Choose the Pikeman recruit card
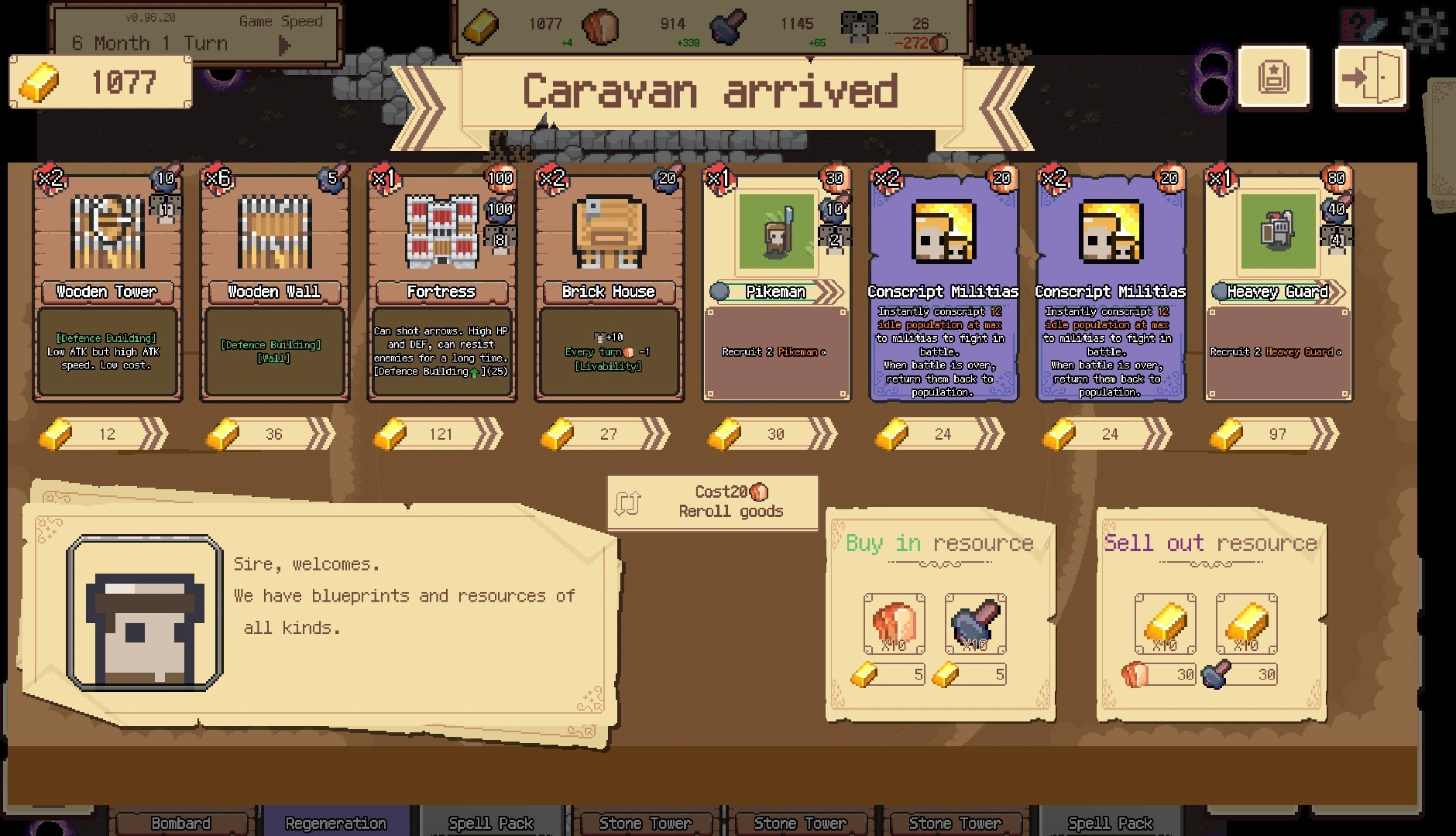 tap(776, 285)
